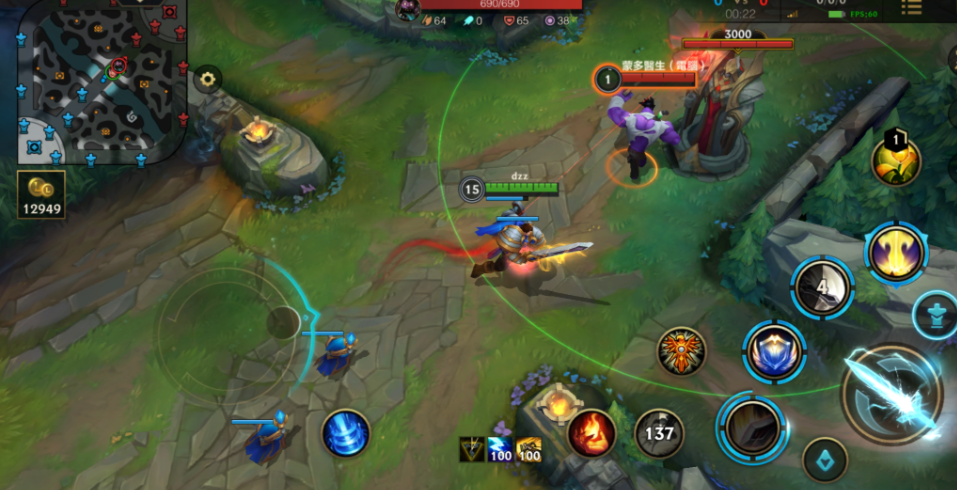The width and height of the screenshot is (957, 490).
Task: Select the ability showing a 4 second cooldown
Action: coord(822,287)
